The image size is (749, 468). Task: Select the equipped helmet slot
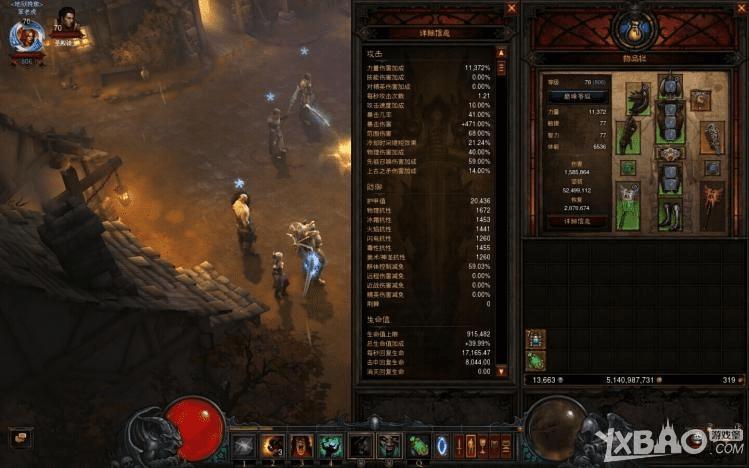point(668,86)
